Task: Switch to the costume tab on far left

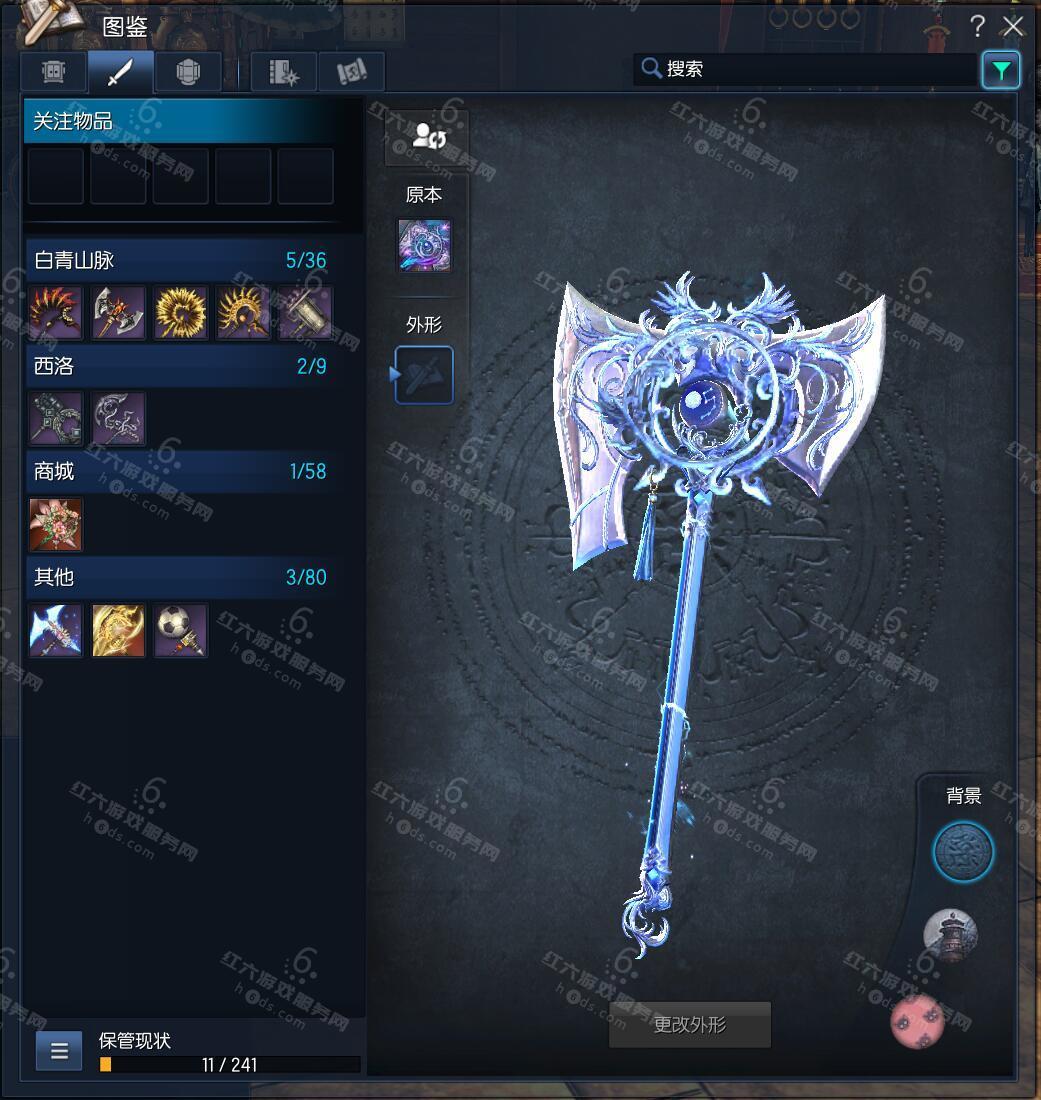Action: 54,72
